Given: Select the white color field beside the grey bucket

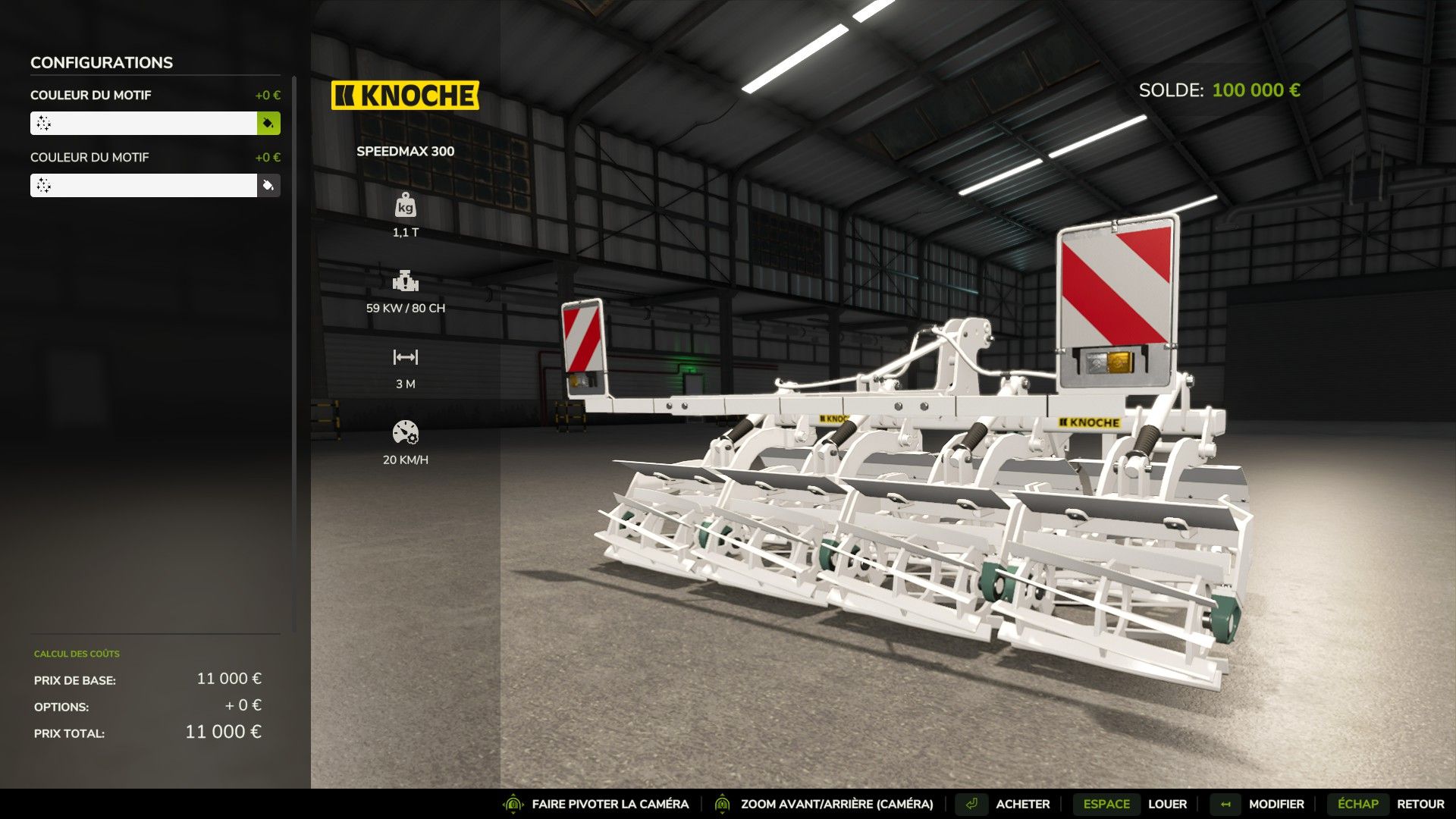Looking at the screenshot, I should click(x=143, y=185).
